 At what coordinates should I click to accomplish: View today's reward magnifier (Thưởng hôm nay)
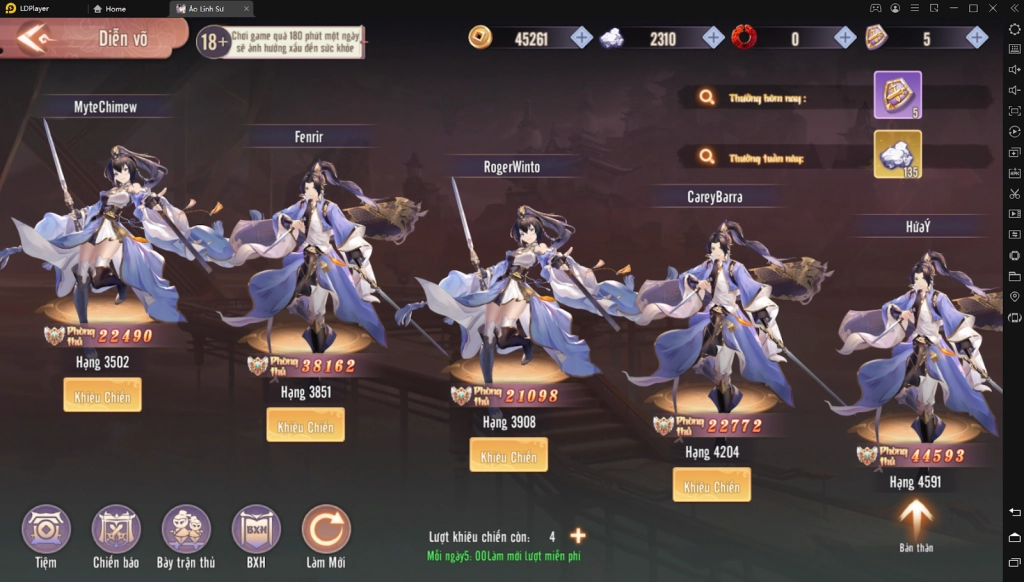coord(707,97)
